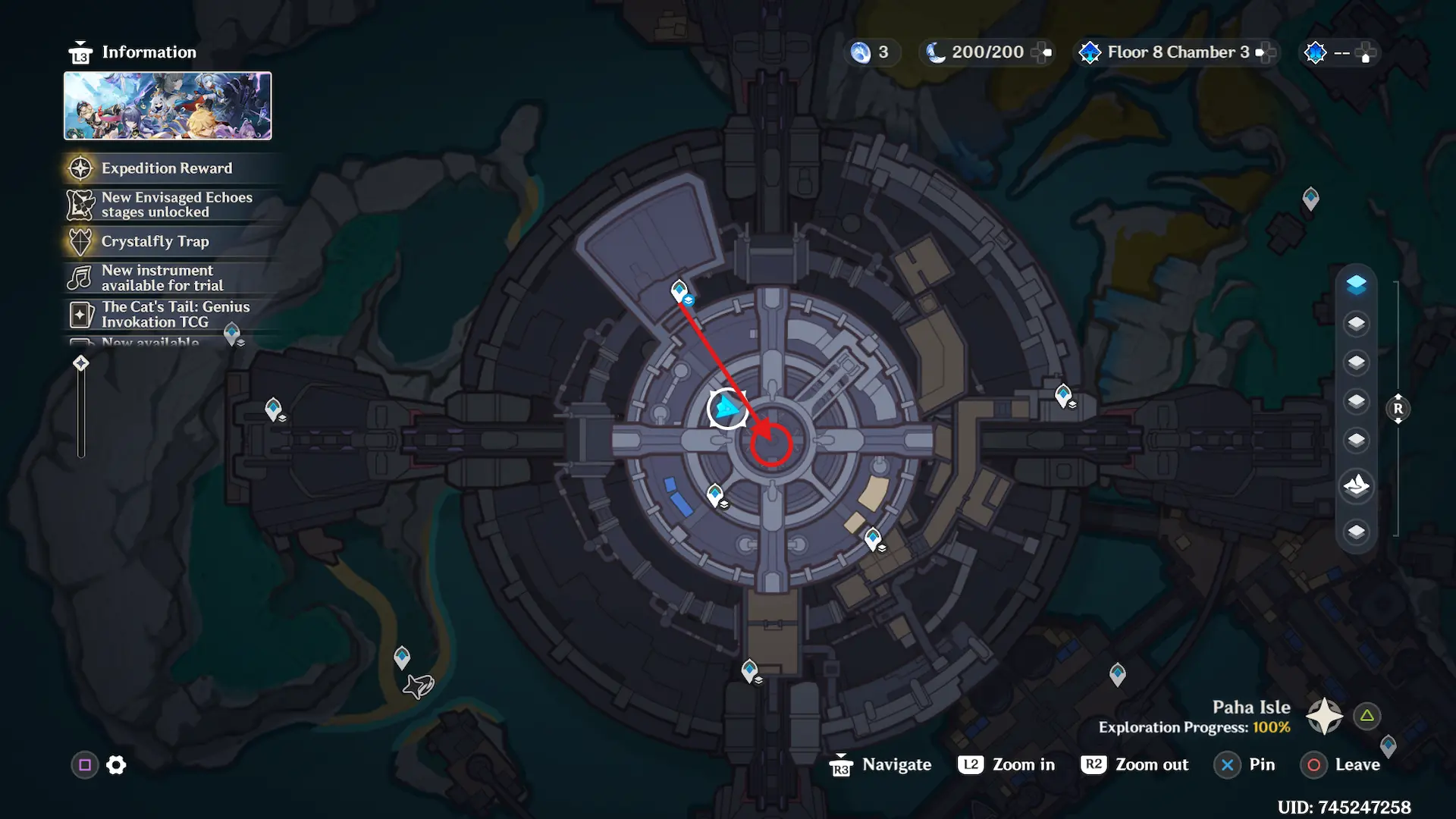Select the Waverider boat waypoint marker
Image resolution: width=1456 pixels, height=819 pixels.
tap(419, 686)
